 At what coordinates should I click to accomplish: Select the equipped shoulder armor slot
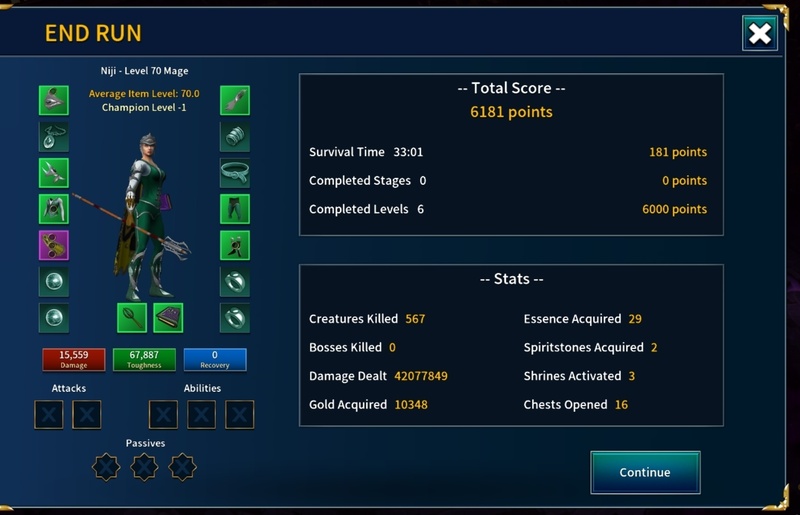coord(54,173)
